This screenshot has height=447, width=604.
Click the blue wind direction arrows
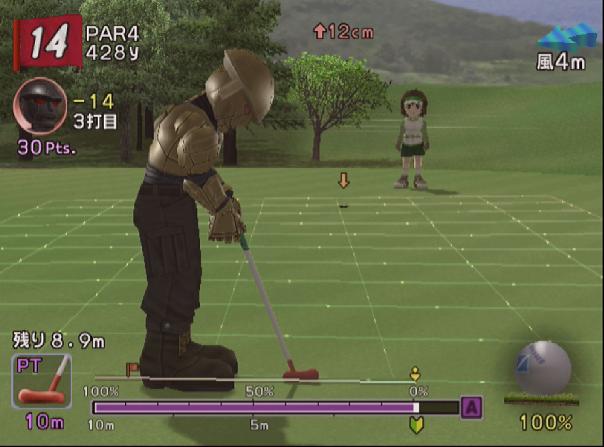565,38
